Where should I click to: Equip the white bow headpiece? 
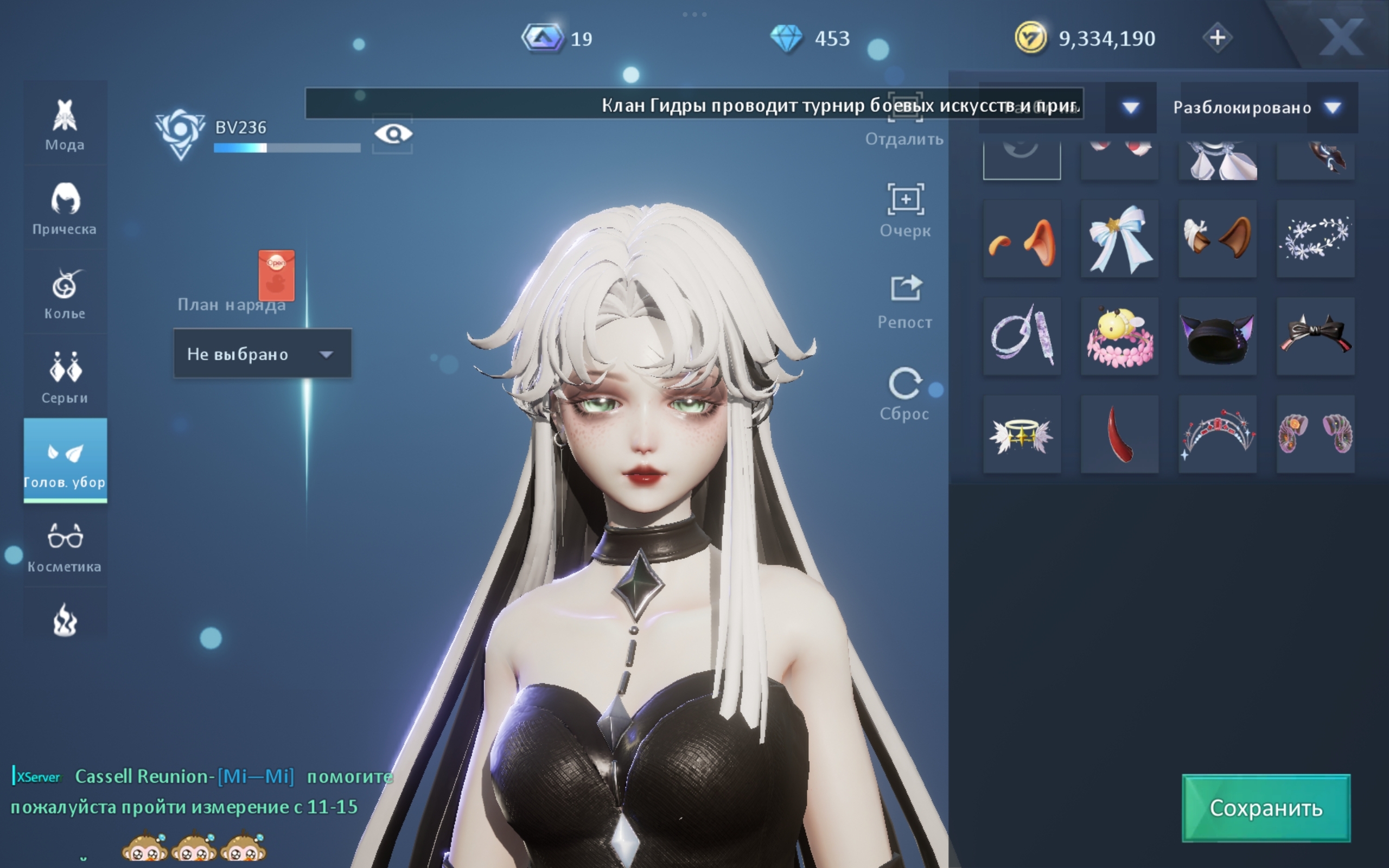1119,239
